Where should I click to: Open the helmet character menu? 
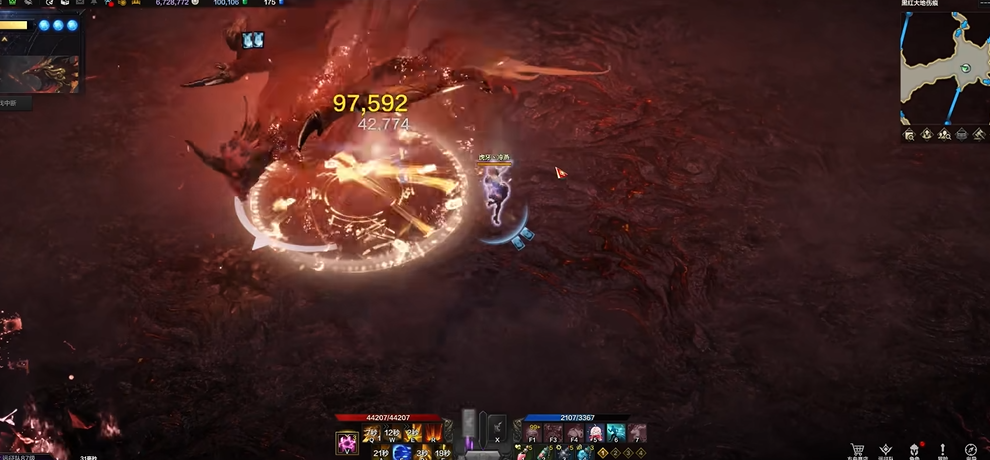pyautogui.click(x=914, y=451)
